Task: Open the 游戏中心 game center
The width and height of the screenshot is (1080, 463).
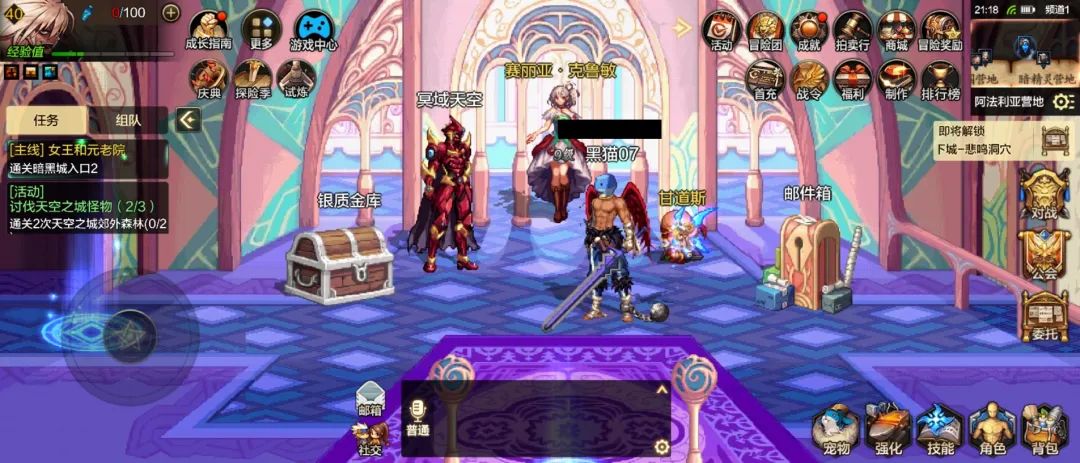Action: tap(313, 28)
